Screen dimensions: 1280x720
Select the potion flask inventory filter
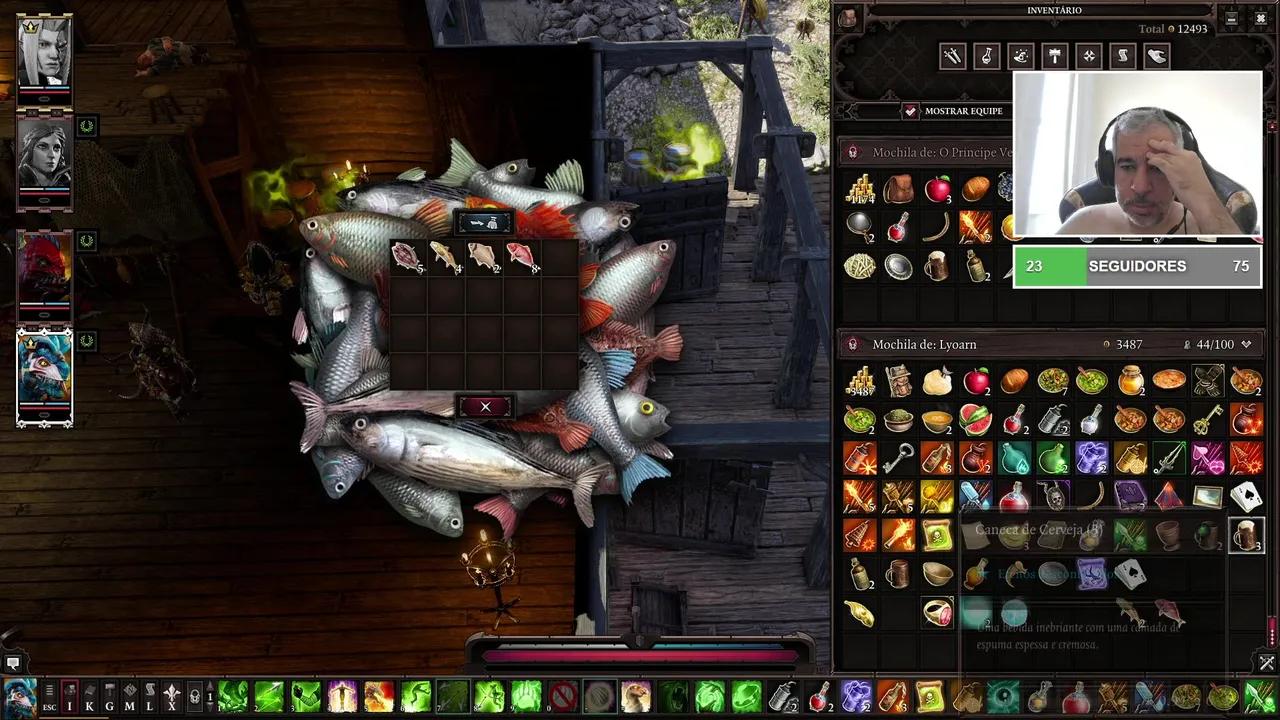tap(986, 57)
